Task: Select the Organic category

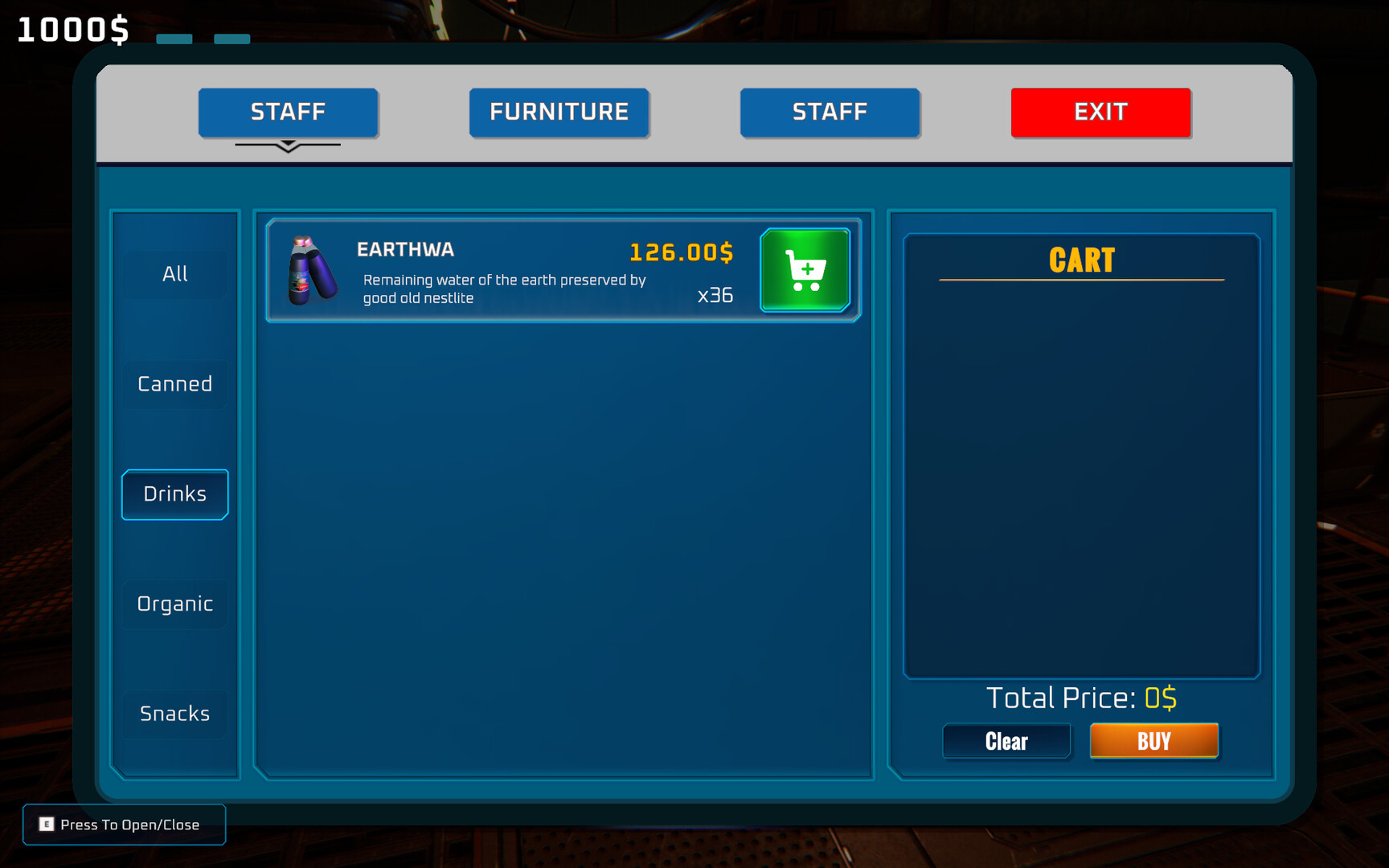Action: (x=174, y=604)
